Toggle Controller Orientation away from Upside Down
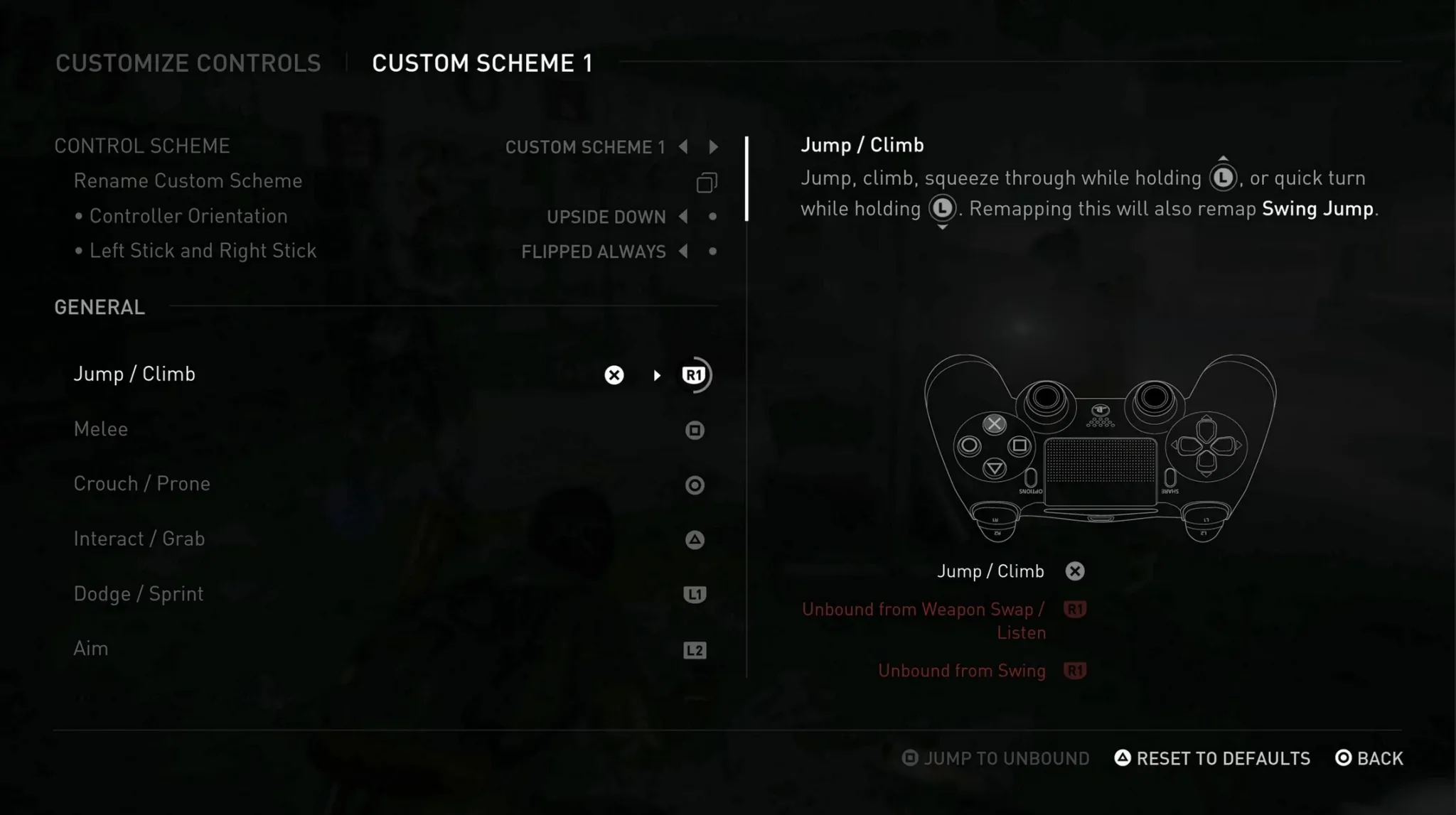 682,217
